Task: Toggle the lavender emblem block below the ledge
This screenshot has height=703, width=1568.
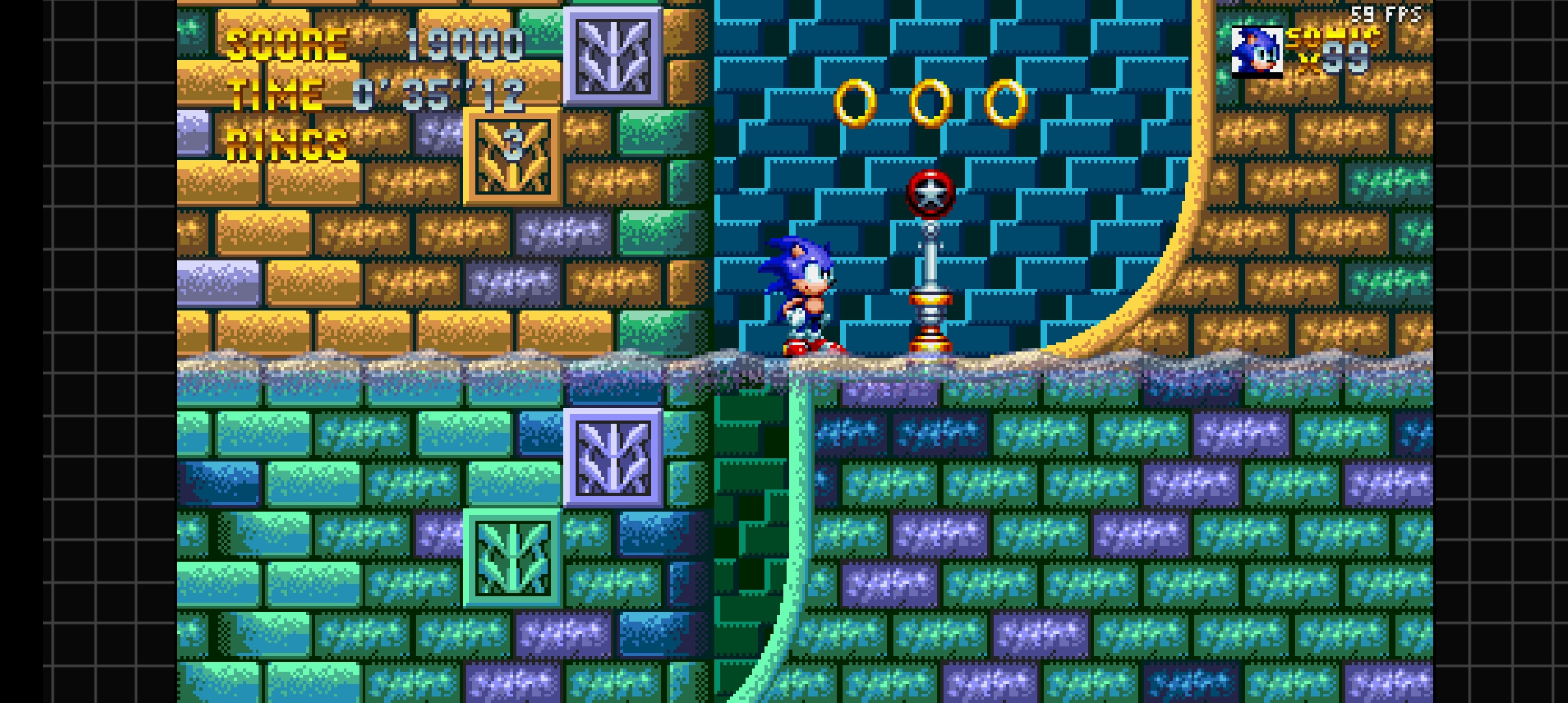Action: 615,456
